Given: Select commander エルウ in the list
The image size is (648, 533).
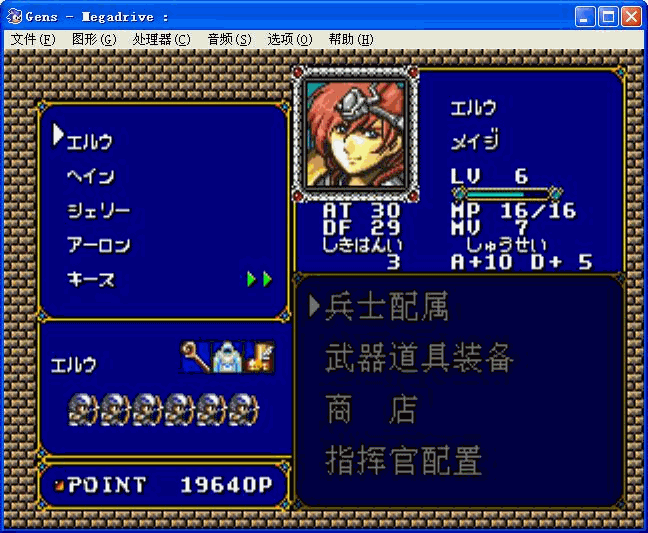Looking at the screenshot, I should point(89,141).
